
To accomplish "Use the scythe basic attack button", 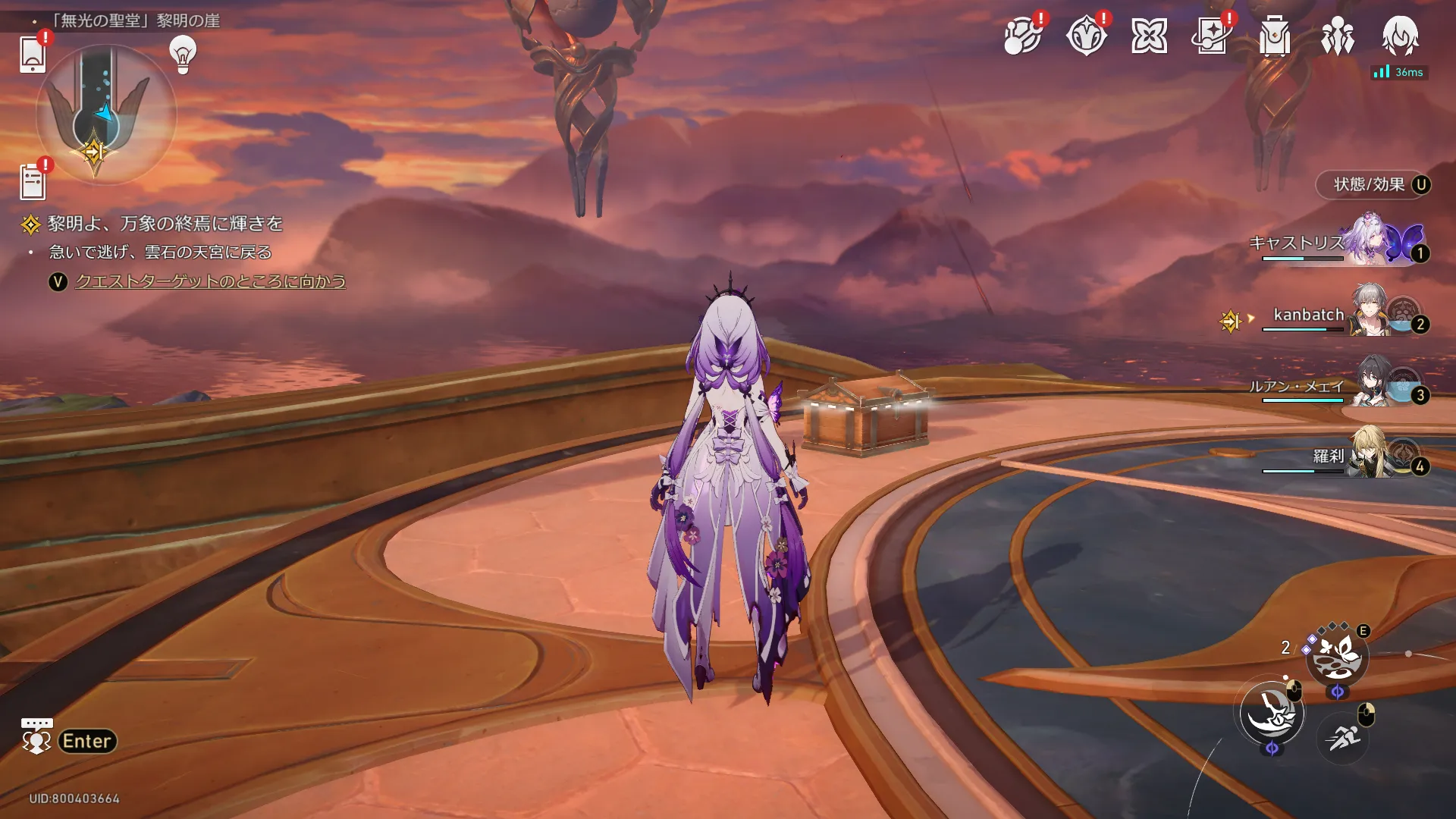I will tap(1272, 712).
